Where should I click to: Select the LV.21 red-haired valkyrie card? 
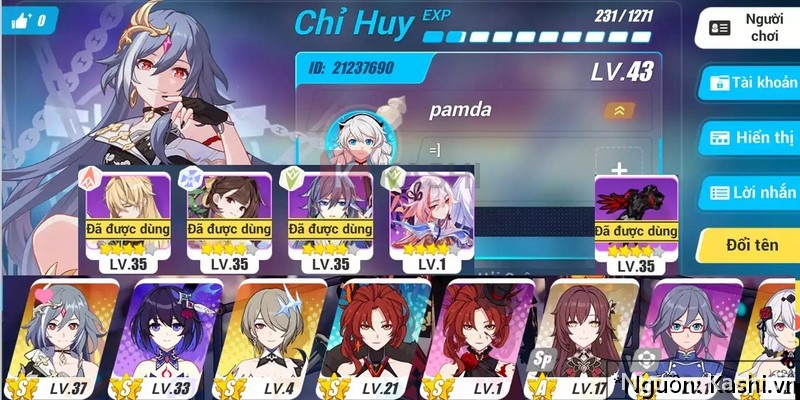382,335
